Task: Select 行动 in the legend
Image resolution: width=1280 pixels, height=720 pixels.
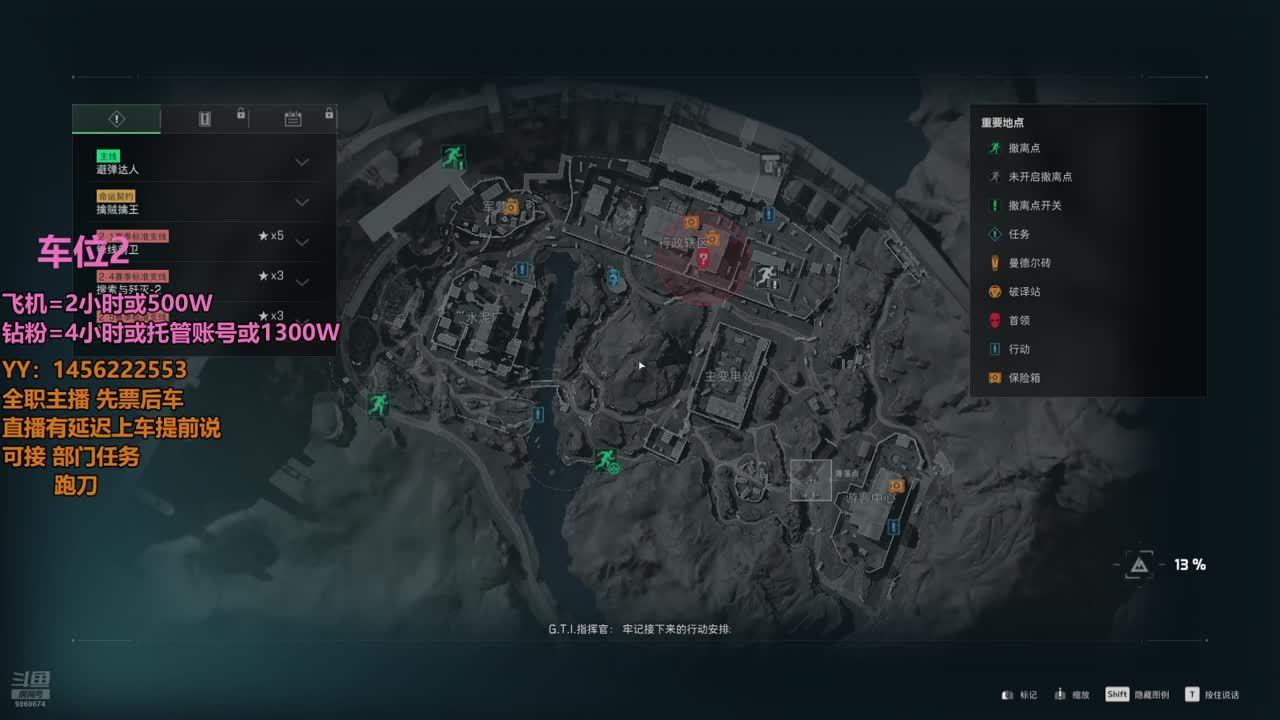Action: pyautogui.click(x=1018, y=350)
